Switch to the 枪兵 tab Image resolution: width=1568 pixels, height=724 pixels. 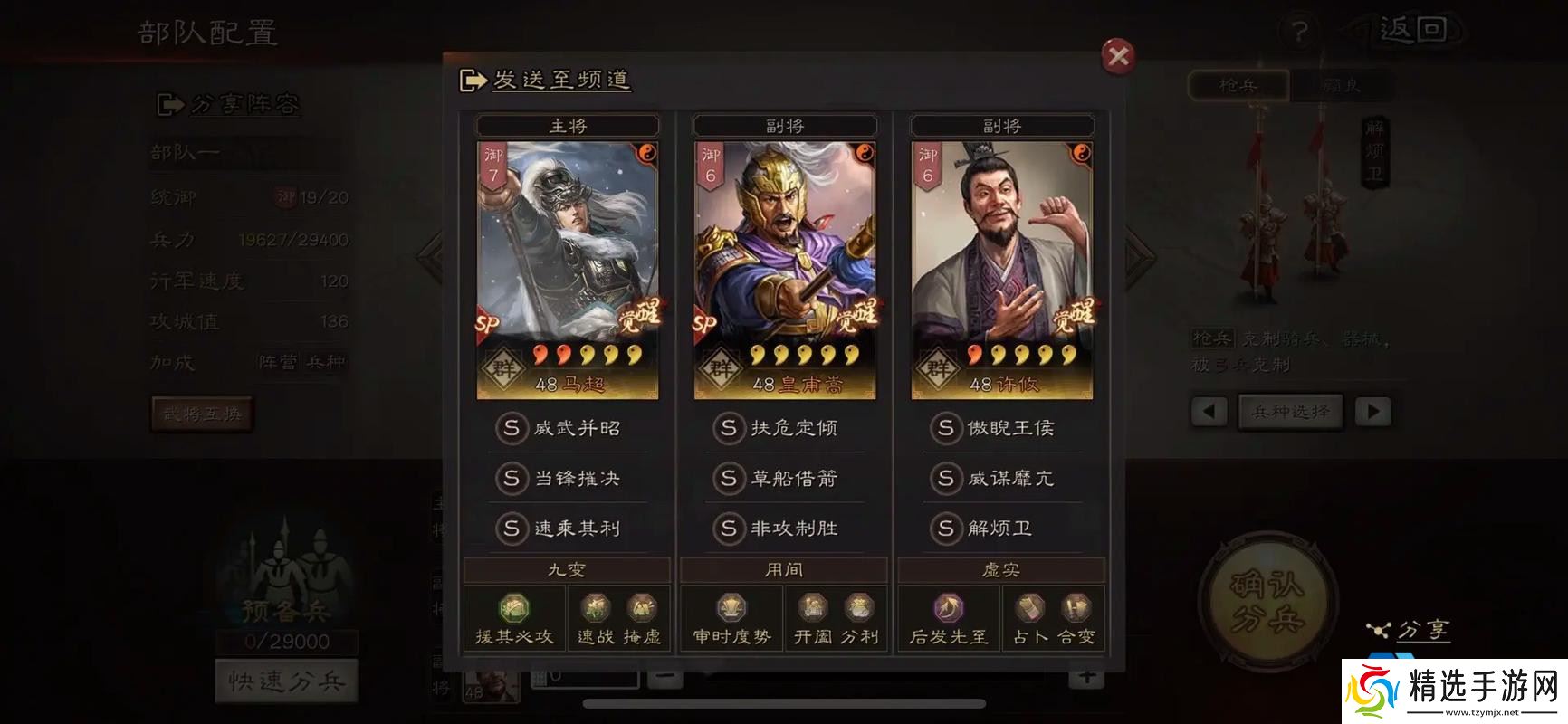(x=1238, y=85)
